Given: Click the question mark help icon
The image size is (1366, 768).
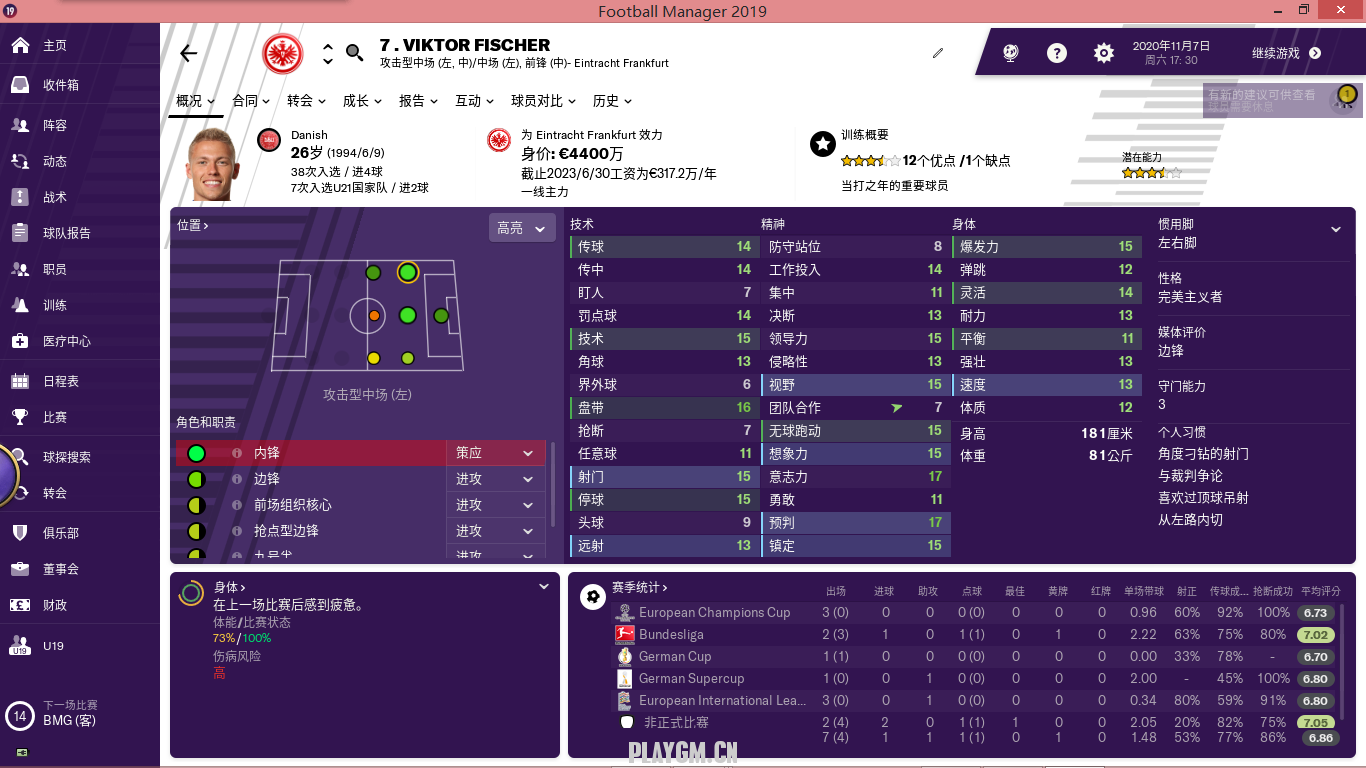Looking at the screenshot, I should click(1057, 54).
